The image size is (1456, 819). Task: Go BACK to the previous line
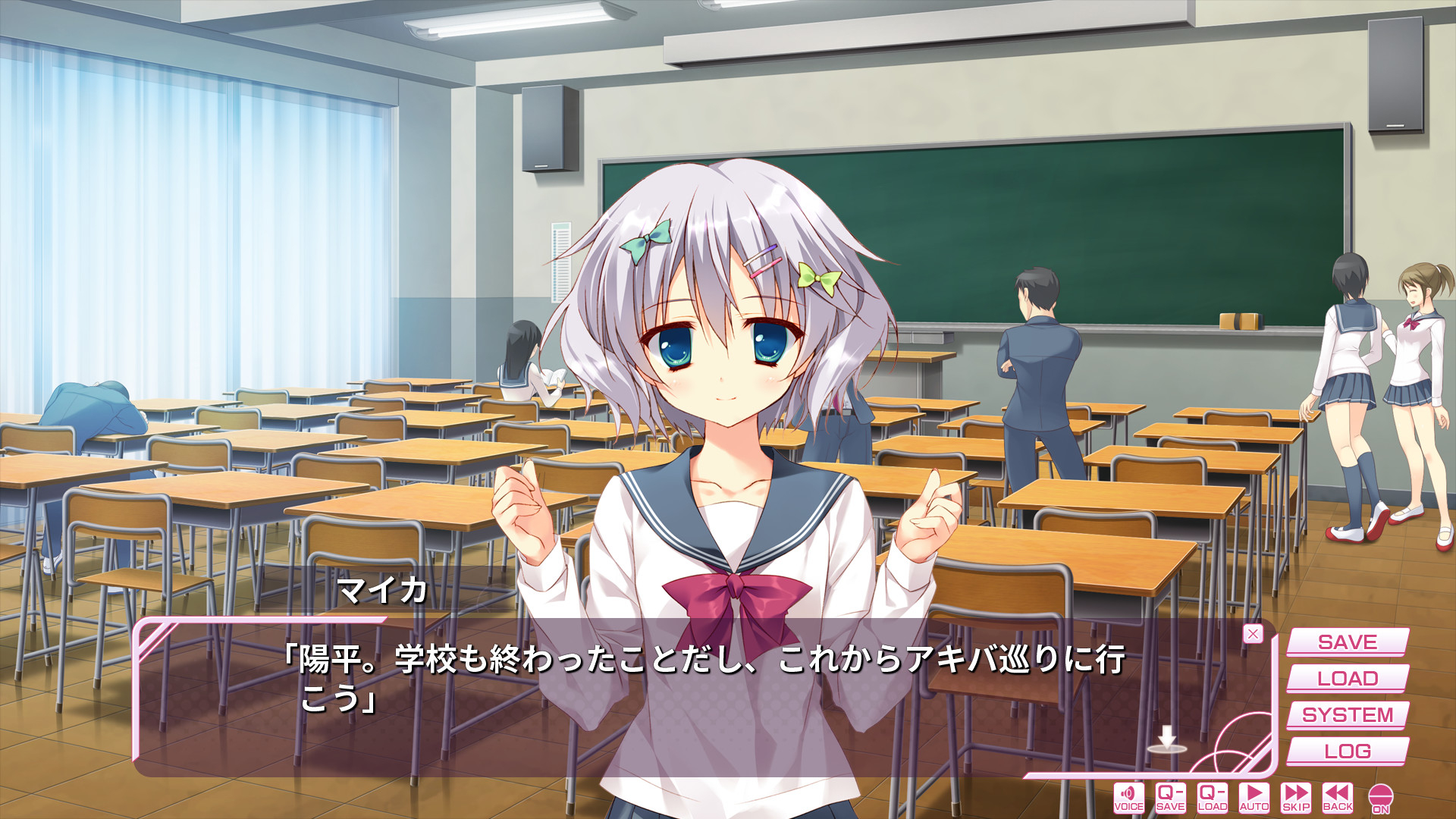[1338, 798]
